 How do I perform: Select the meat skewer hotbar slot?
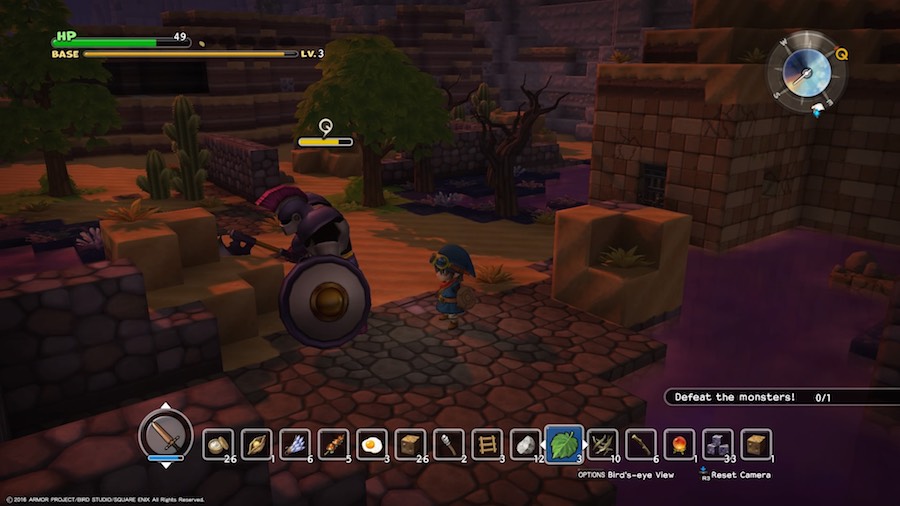(x=334, y=443)
